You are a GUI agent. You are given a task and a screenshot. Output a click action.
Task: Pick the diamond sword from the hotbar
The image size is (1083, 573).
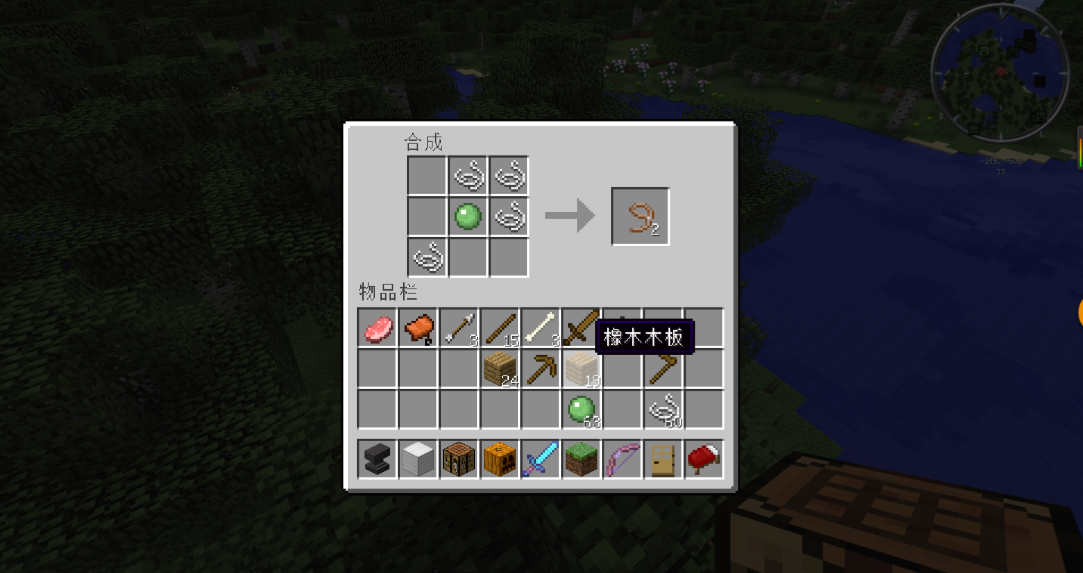(x=541, y=459)
